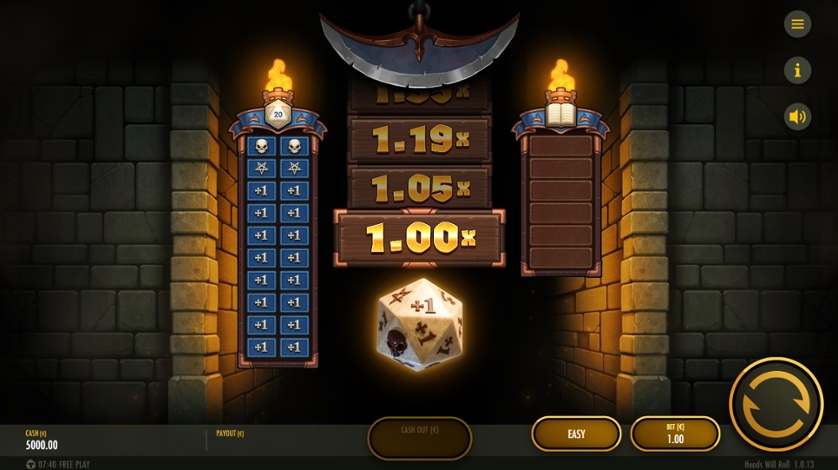This screenshot has height=470, width=838.
Task: Open the hamburger menu
Action: (797, 25)
